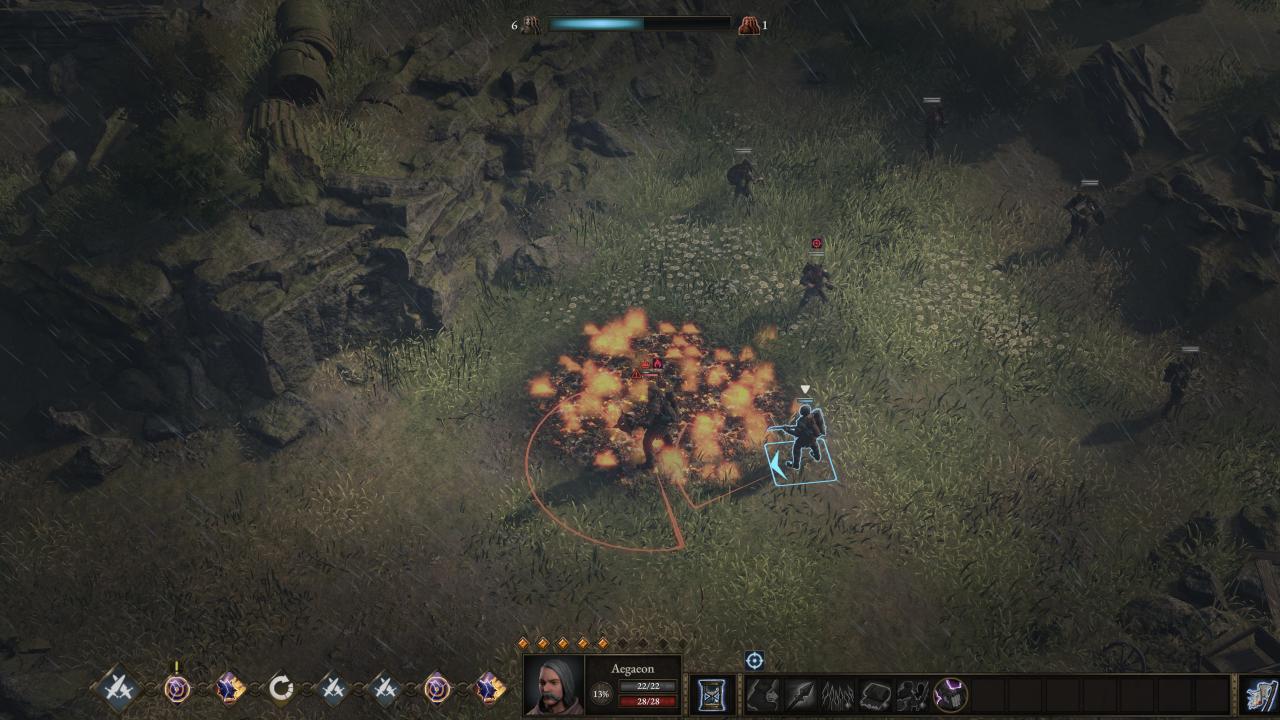Click the white banner flag button
The width and height of the screenshot is (1280, 720).
1259,694
